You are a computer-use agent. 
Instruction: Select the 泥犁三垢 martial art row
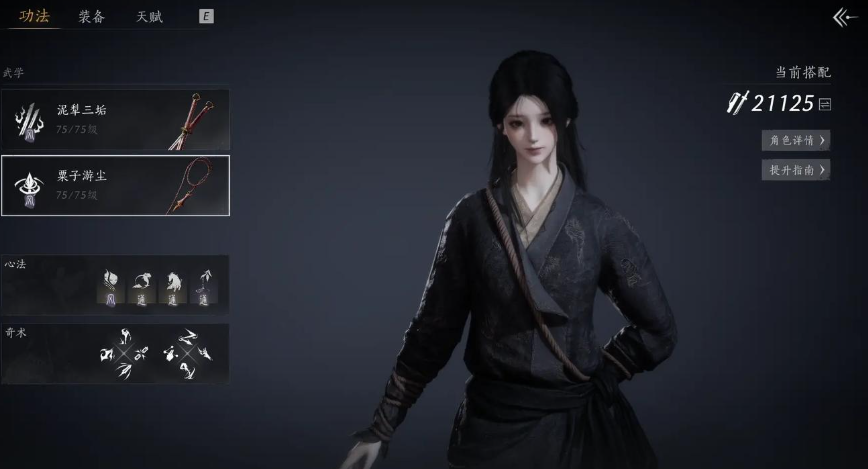[x=115, y=119]
